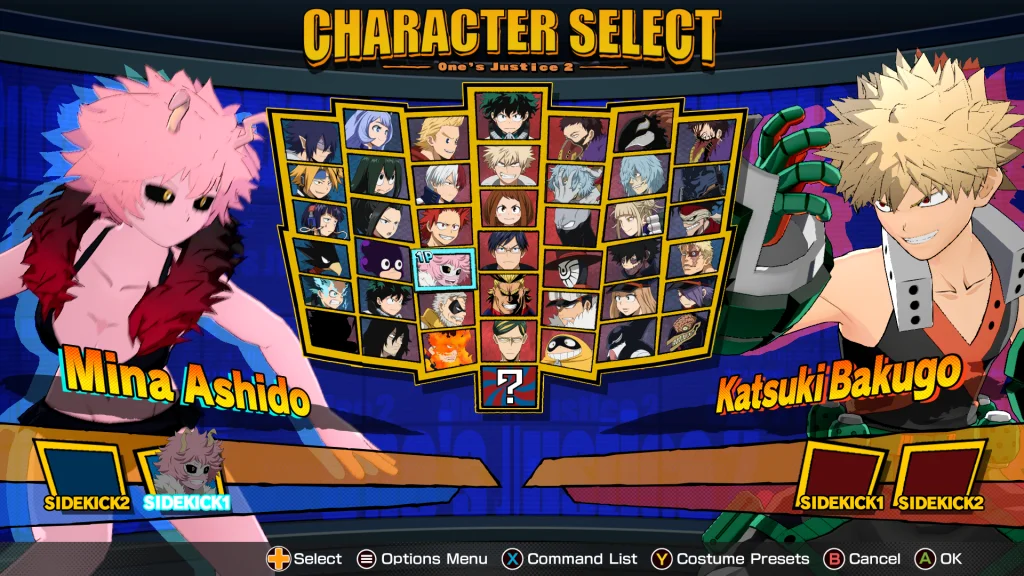Choose the All Might character tile
The width and height of the screenshot is (1024, 576).
(x=509, y=296)
